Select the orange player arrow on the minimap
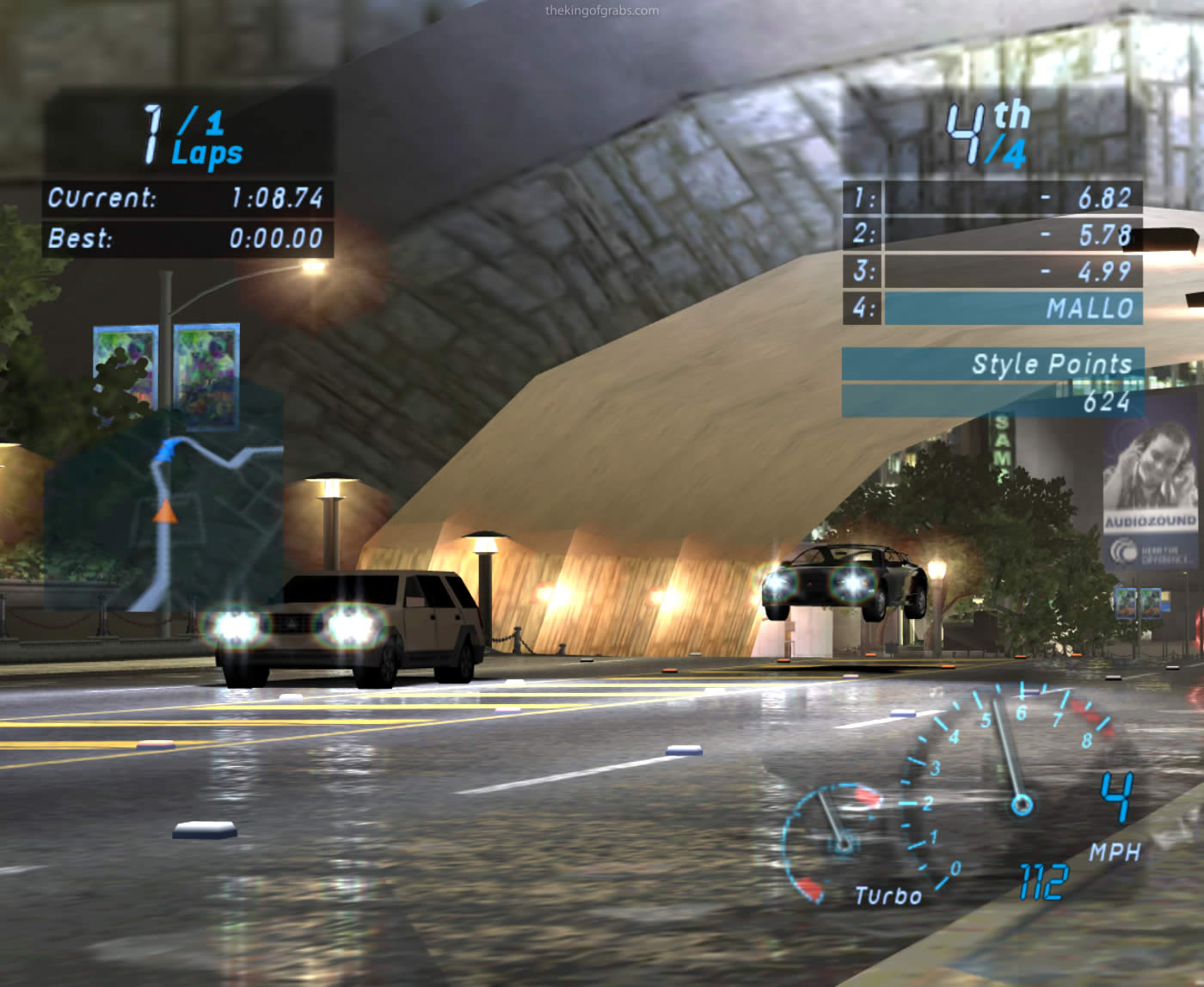This screenshot has height=987, width=1204. pos(164,512)
